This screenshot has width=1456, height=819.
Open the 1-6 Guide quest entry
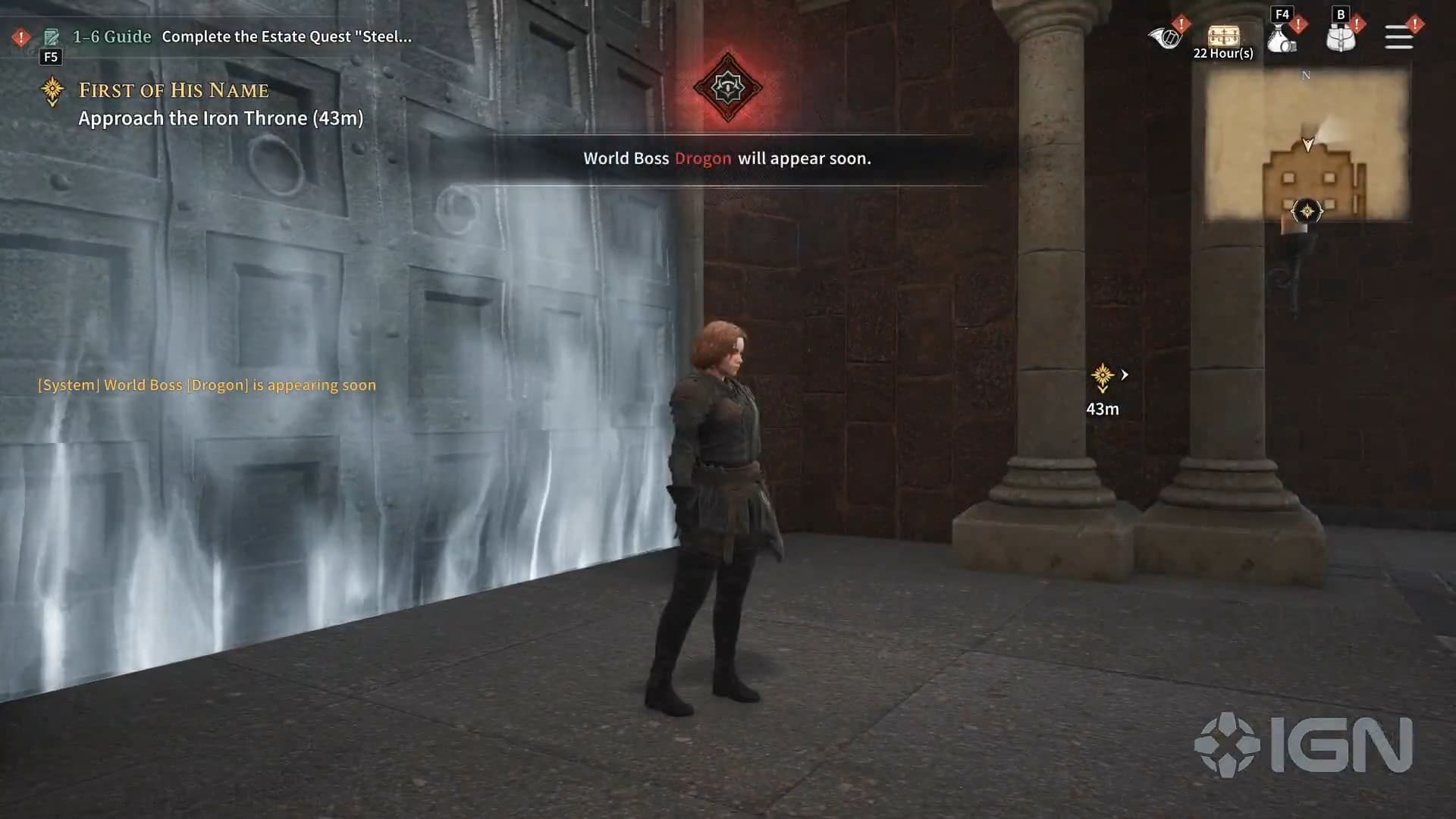click(111, 36)
